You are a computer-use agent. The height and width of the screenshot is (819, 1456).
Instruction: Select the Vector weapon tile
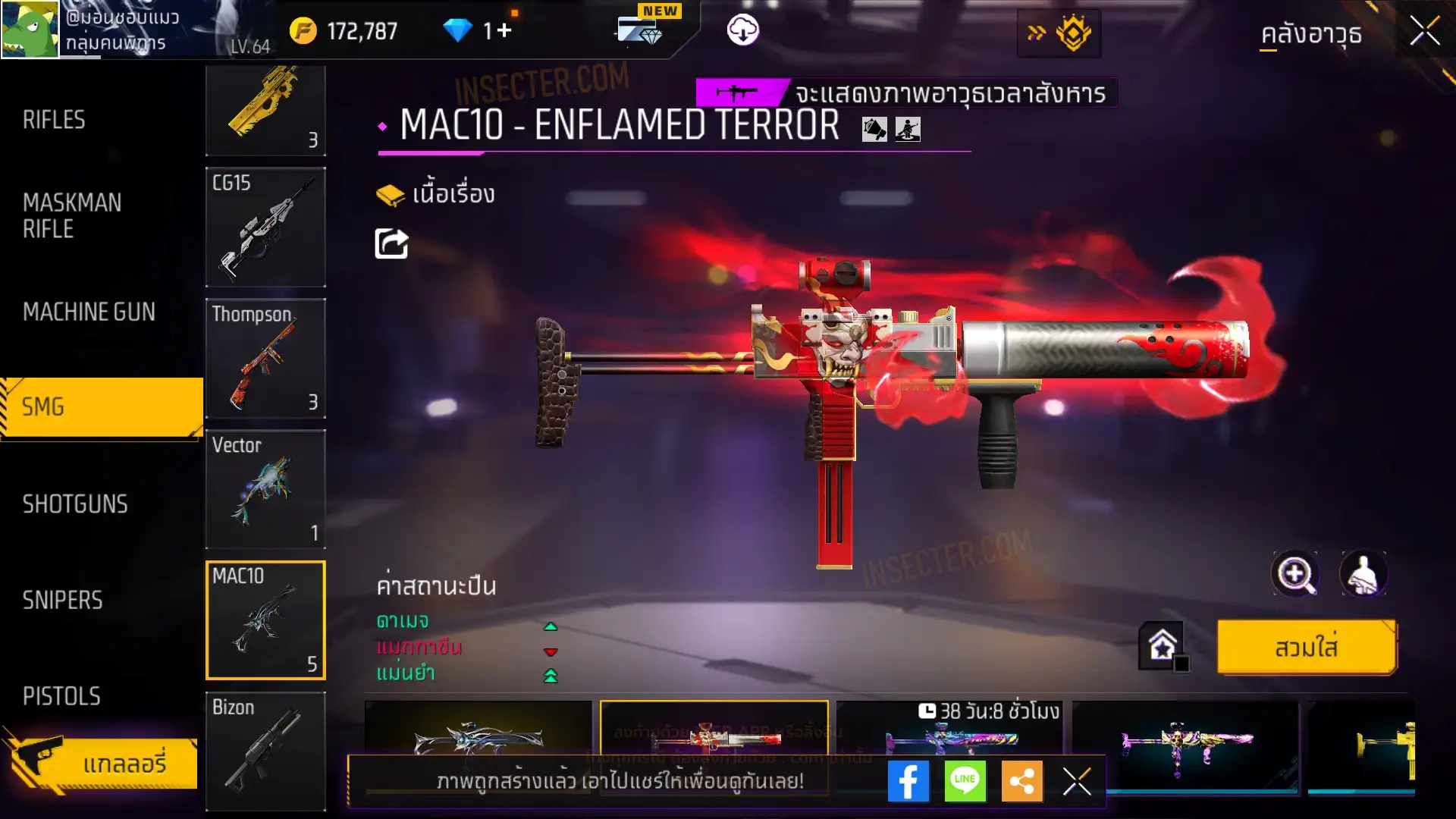[x=265, y=489]
